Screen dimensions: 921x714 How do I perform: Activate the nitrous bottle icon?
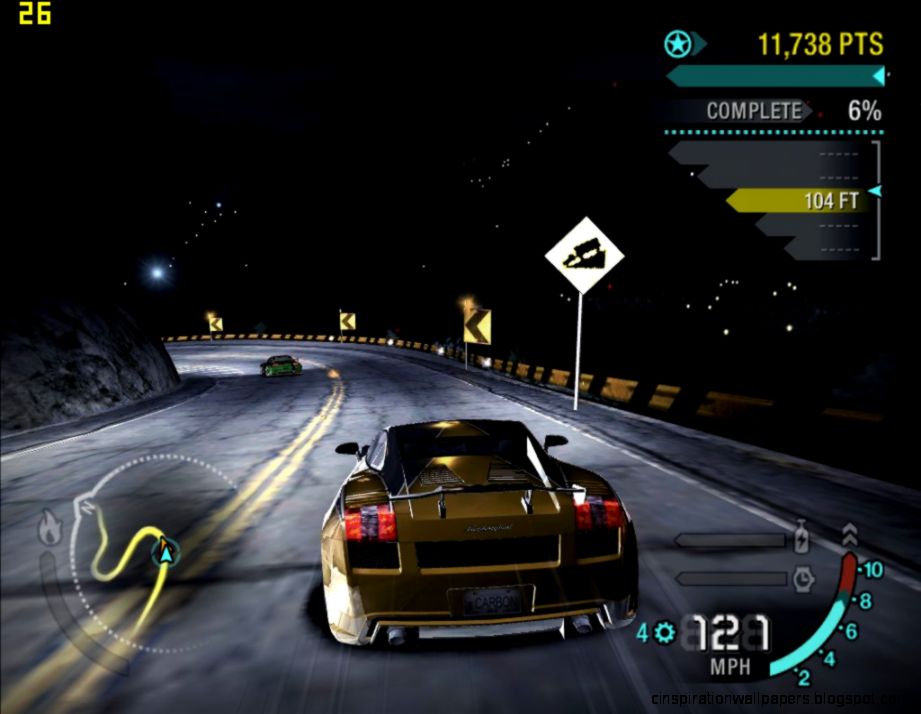pyautogui.click(x=801, y=539)
